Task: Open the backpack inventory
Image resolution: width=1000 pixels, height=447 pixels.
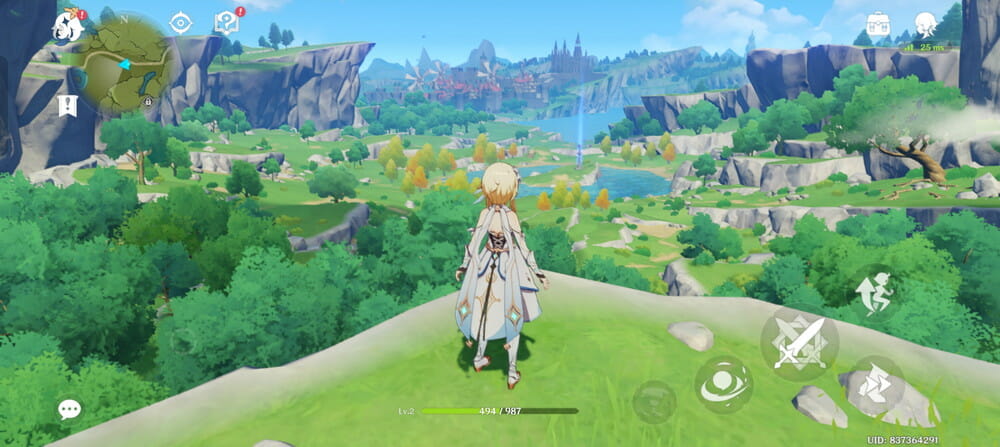Action: point(878,26)
